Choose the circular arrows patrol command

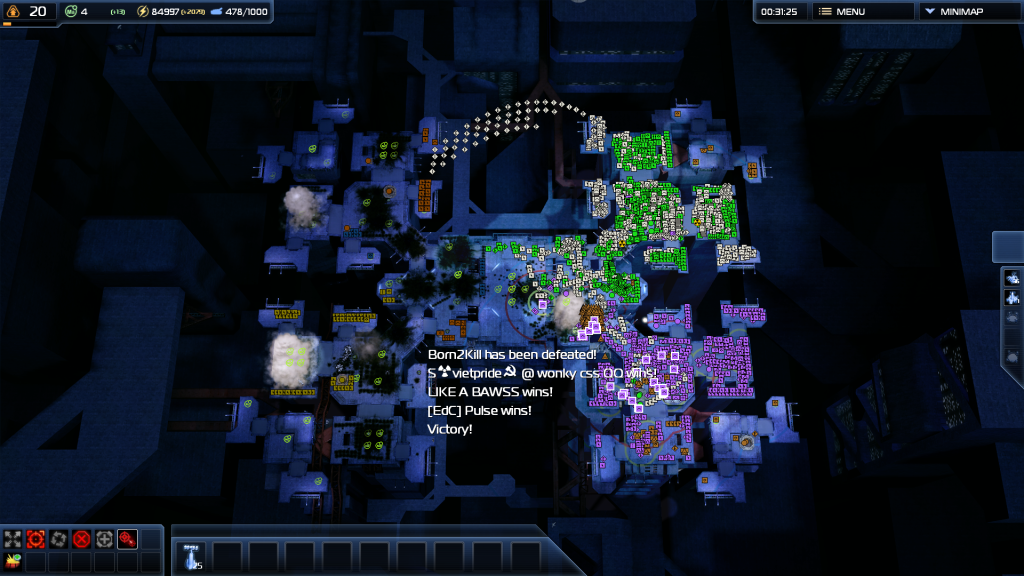click(59, 539)
